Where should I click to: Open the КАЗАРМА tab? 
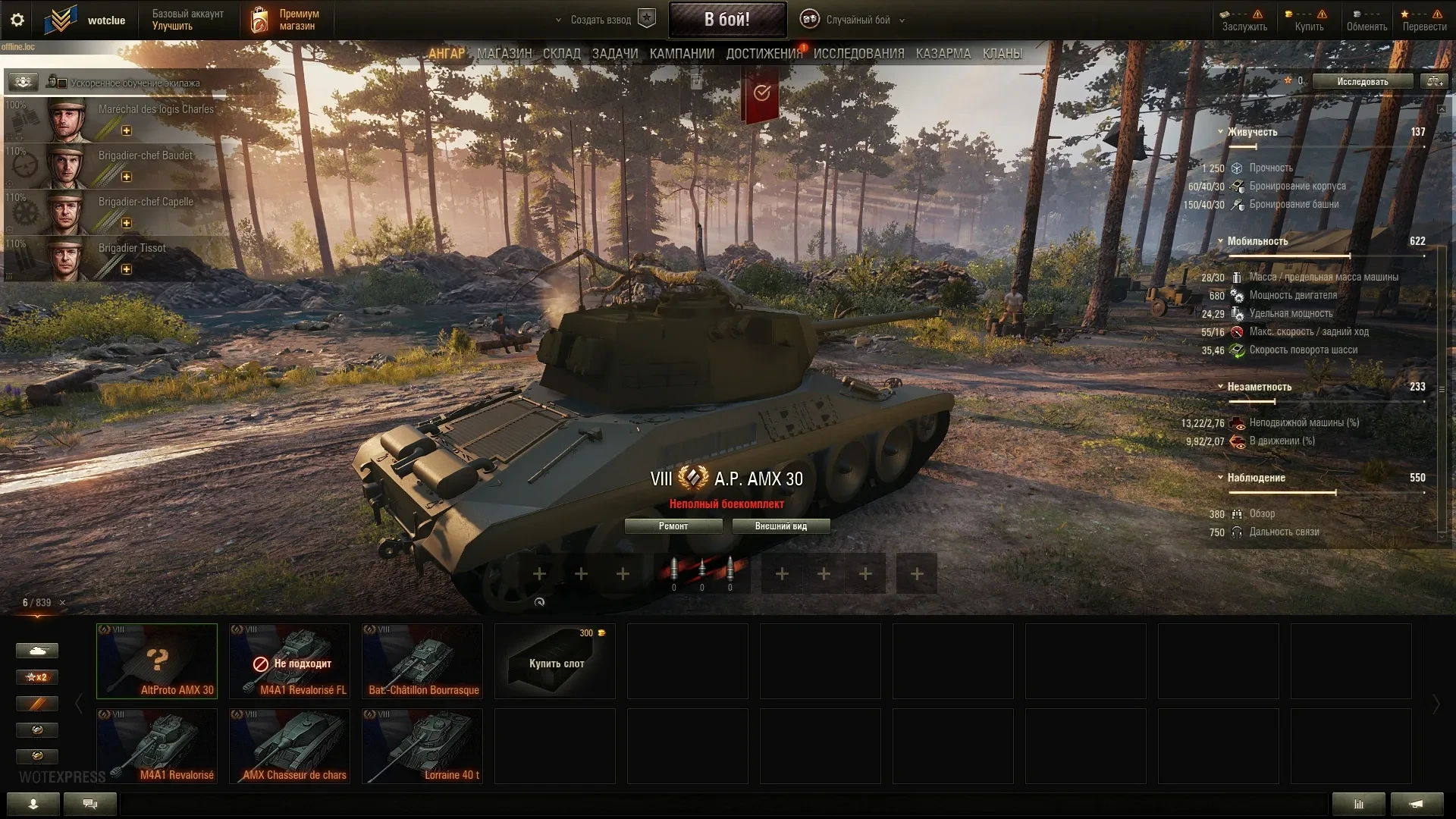[943, 54]
